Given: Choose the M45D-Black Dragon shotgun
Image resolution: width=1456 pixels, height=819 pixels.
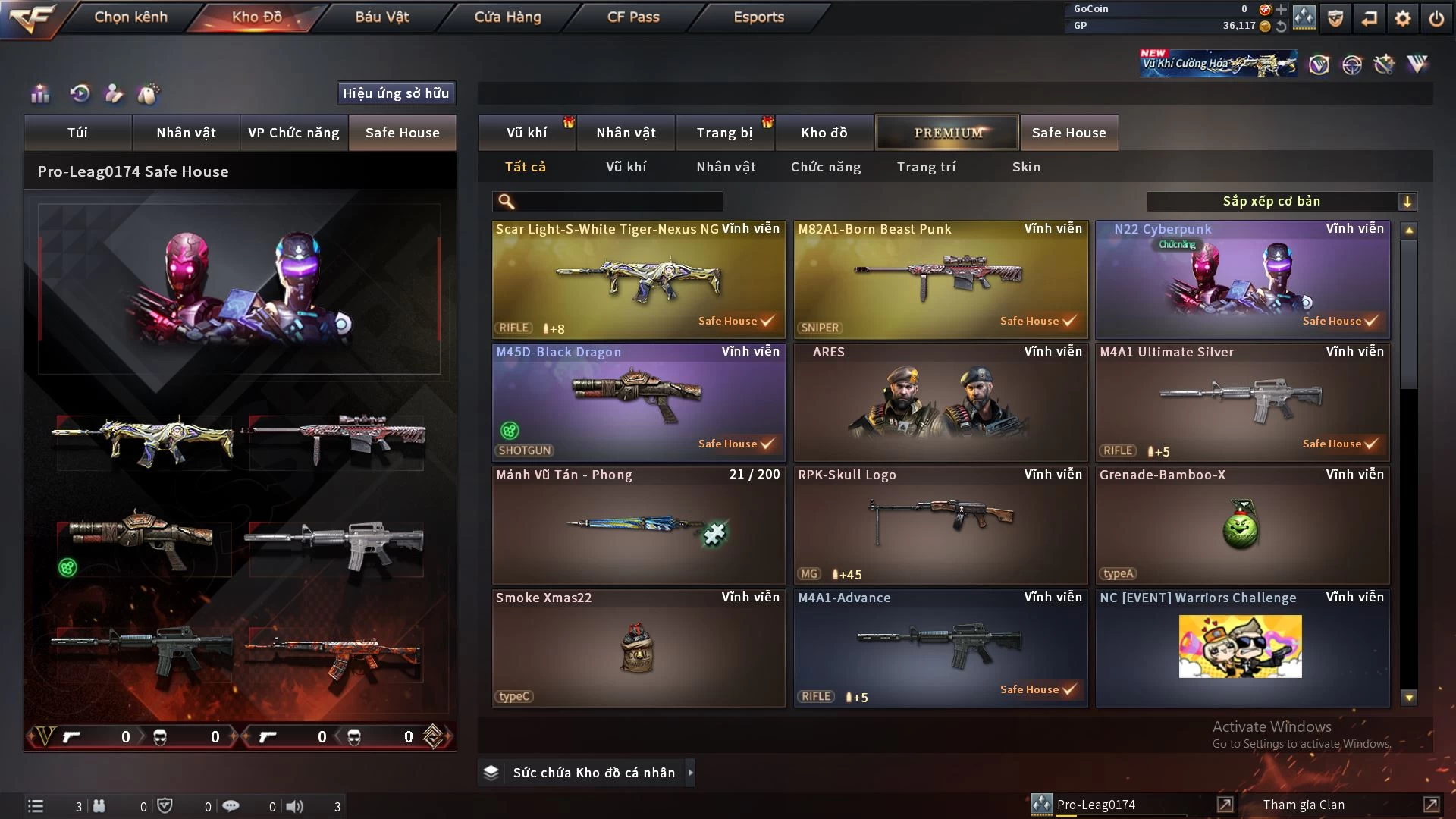Looking at the screenshot, I should (639, 402).
